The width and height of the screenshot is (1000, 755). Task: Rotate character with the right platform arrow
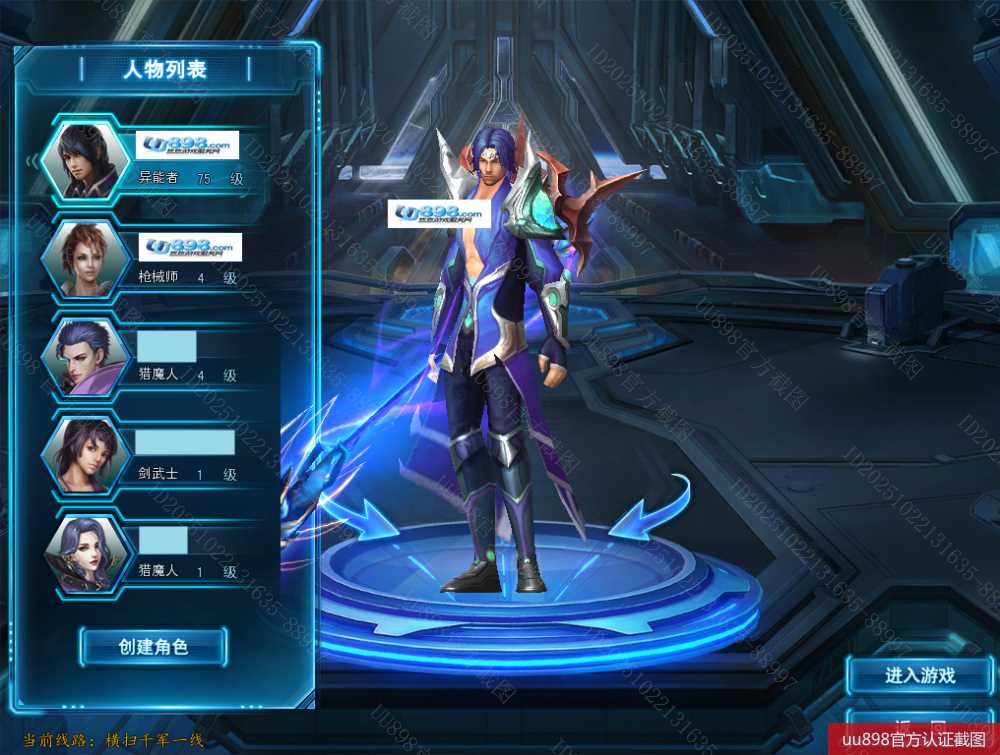tap(652, 510)
